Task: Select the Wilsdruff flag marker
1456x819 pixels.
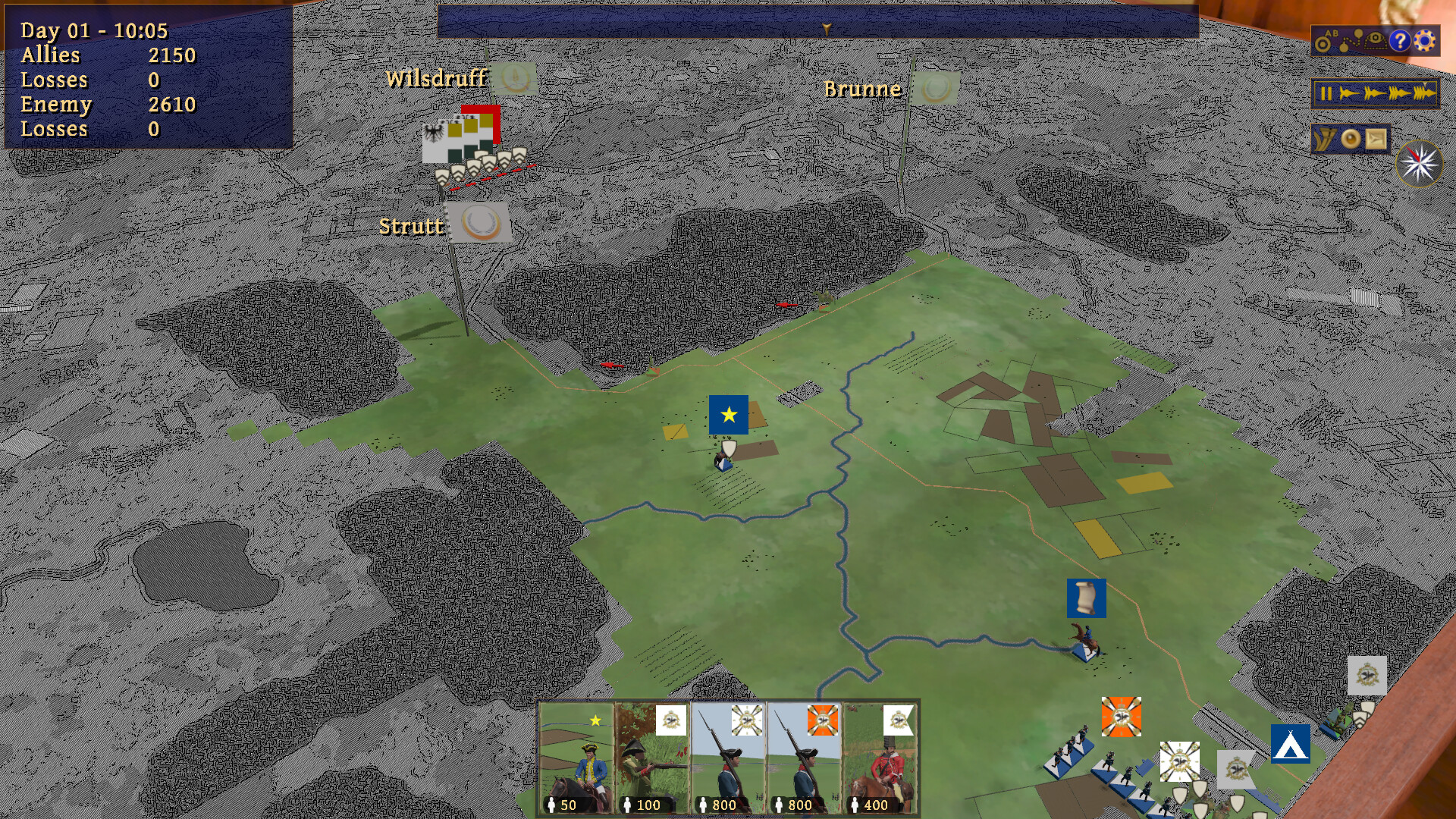Action: [513, 77]
